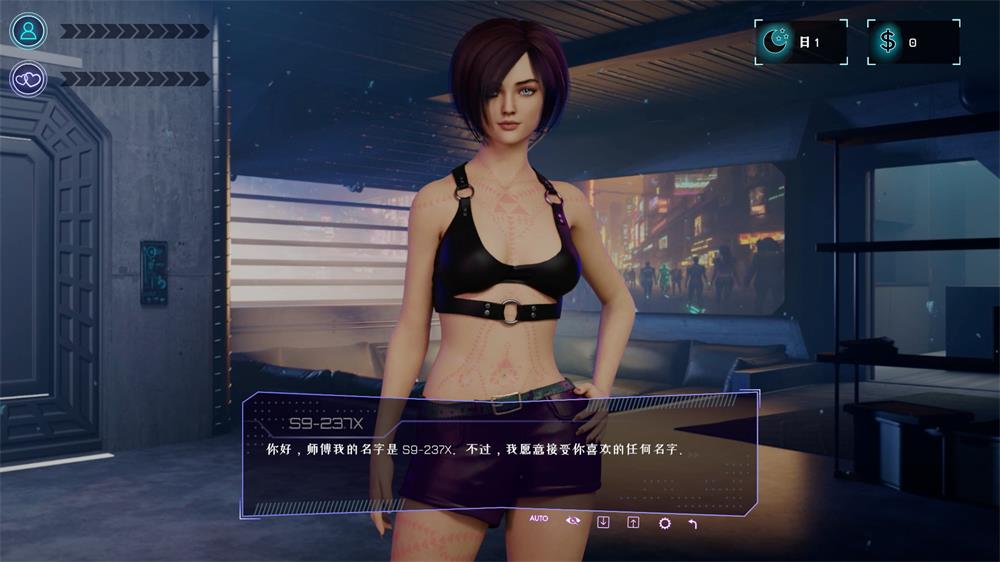Load a save using the up-arrow icon
Screen dimensions: 1000x562
[x=633, y=521]
